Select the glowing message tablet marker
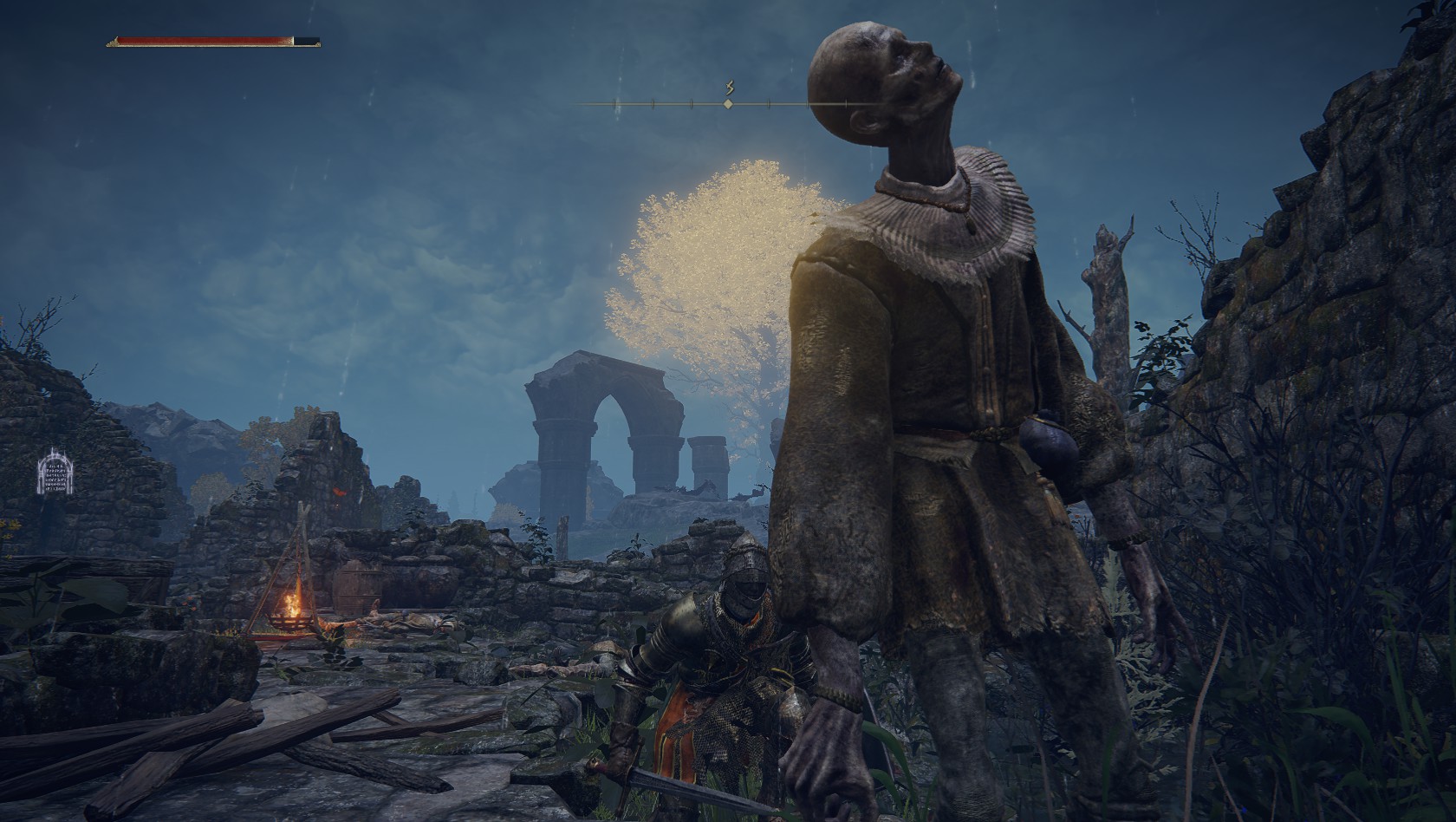Screen dimensions: 1456x822 tap(54, 472)
